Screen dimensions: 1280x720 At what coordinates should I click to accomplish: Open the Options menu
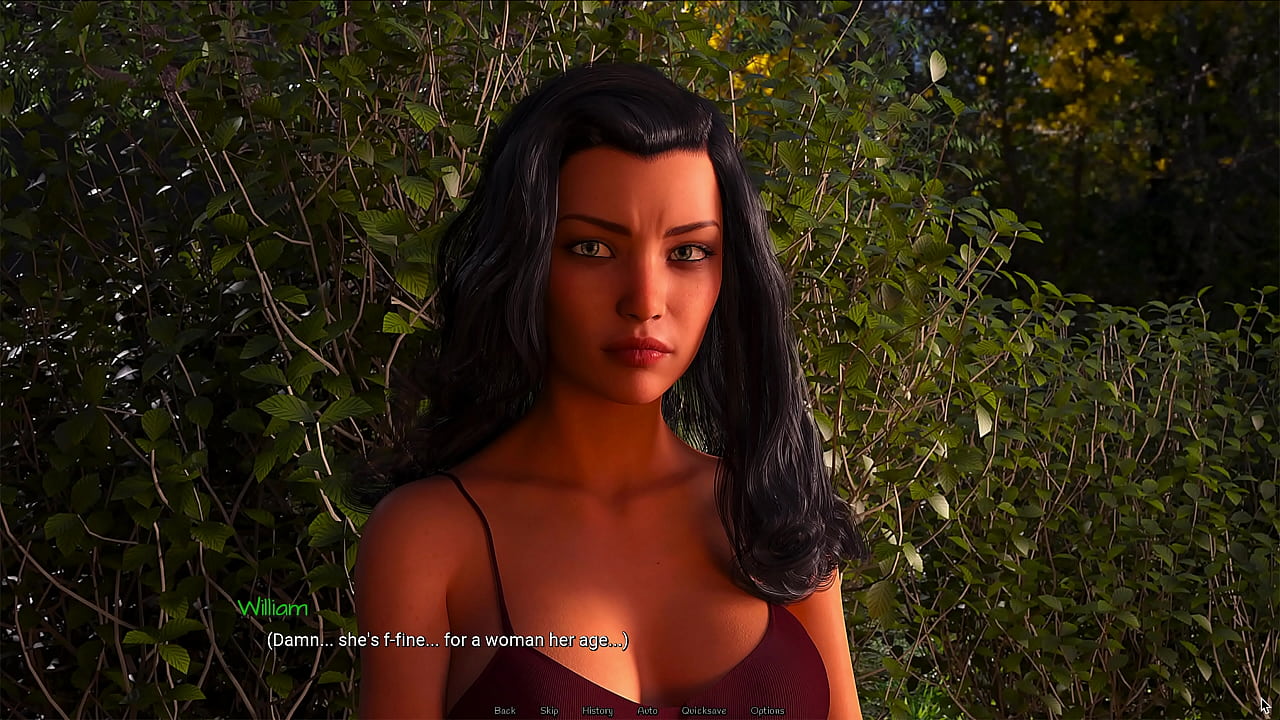767,710
